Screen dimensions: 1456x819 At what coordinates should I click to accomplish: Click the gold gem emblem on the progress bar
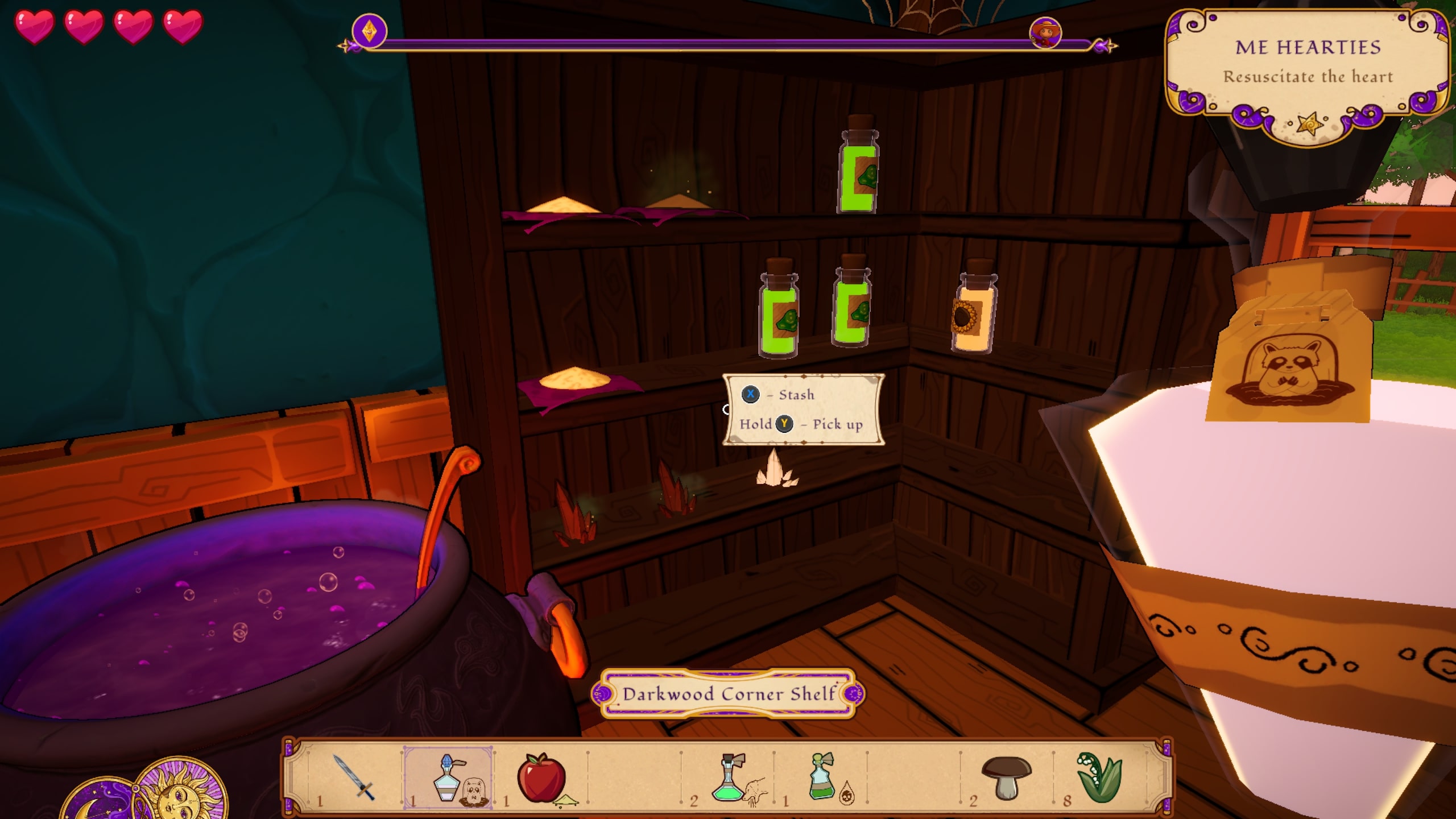pyautogui.click(x=369, y=31)
